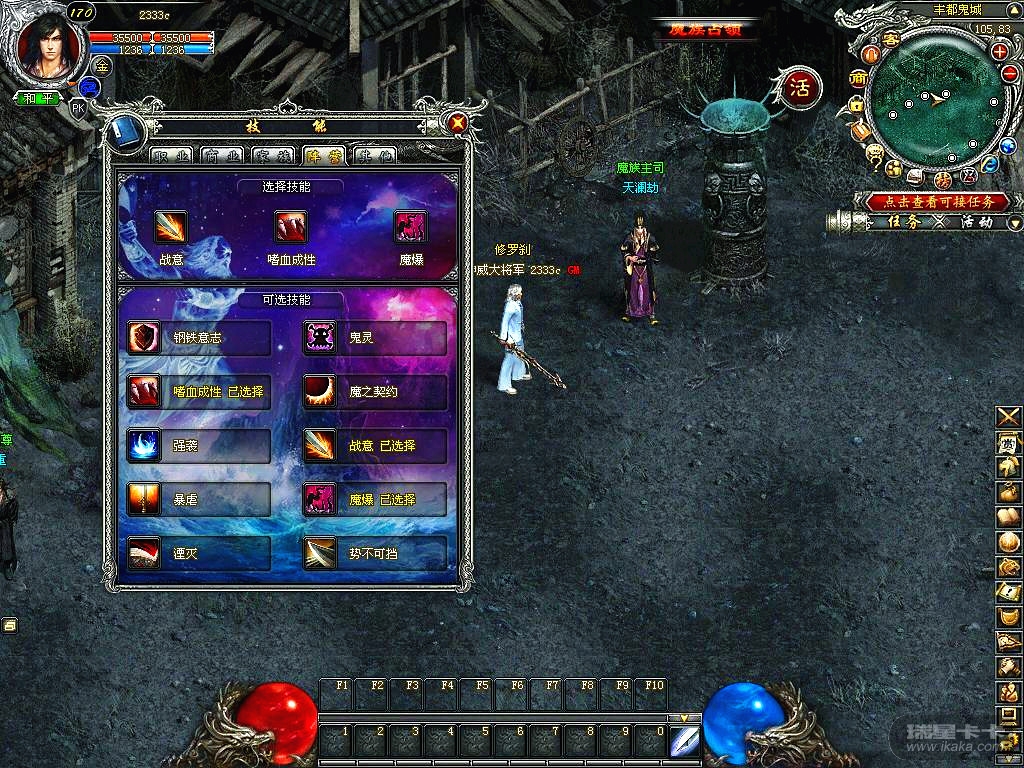Viewport: 1024px width, 768px height.
Task: Zoom in the minimap with the red plus
Action: click(x=998, y=52)
